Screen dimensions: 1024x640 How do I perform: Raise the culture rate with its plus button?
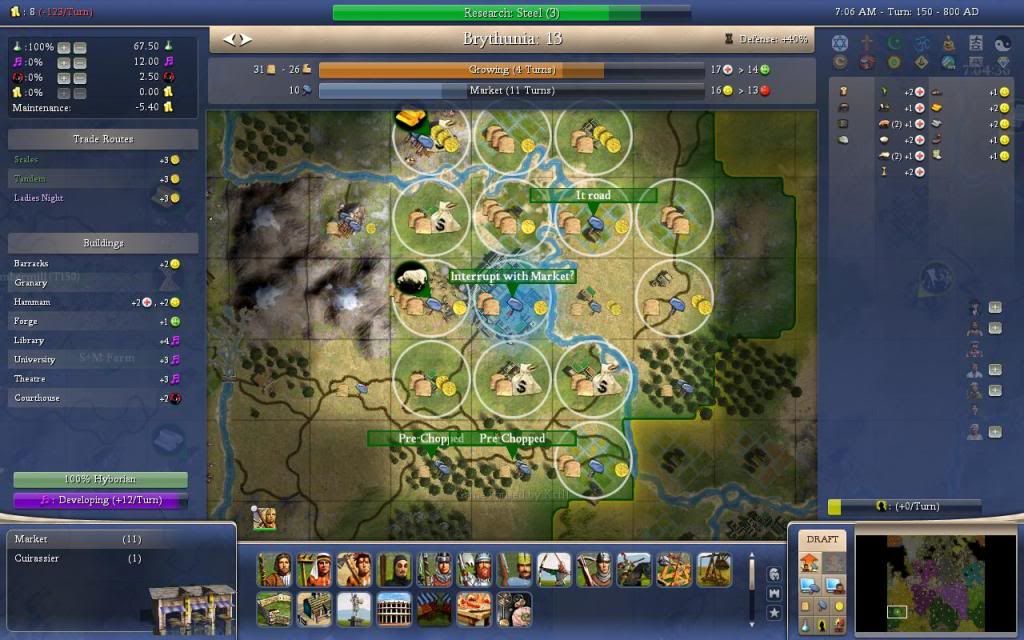tap(64, 63)
